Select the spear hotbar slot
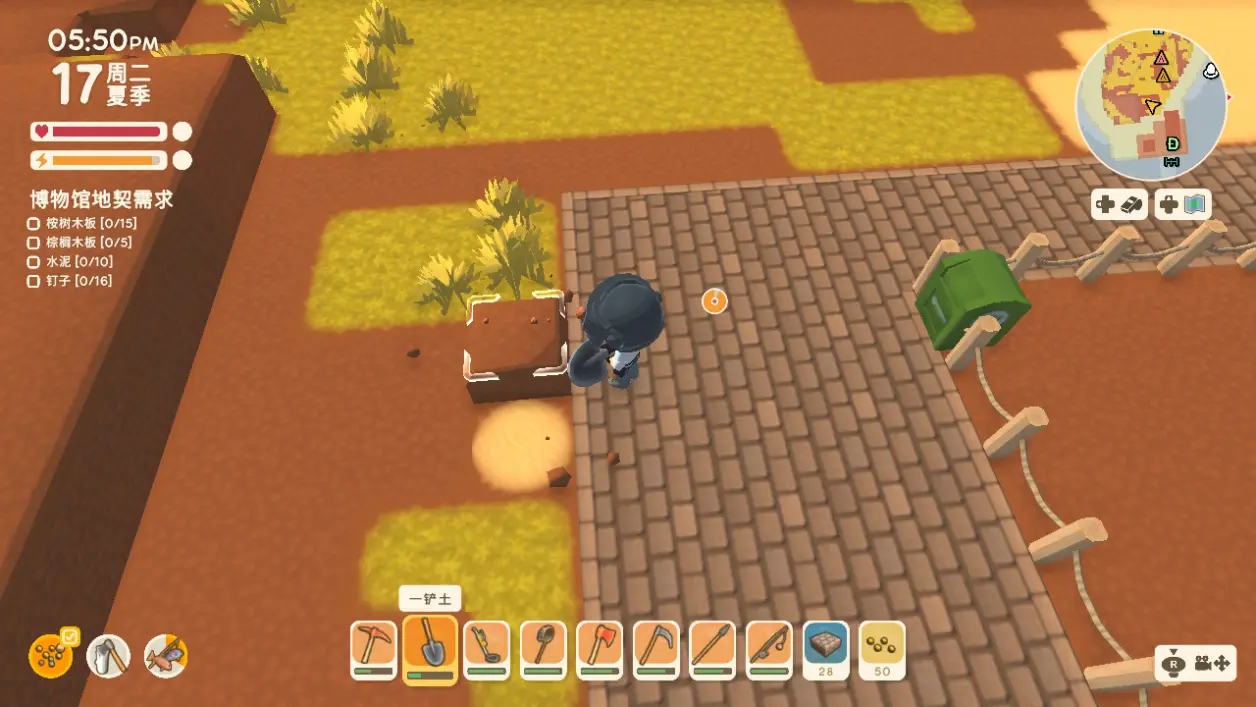Image resolution: width=1256 pixels, height=707 pixels. tap(712, 648)
